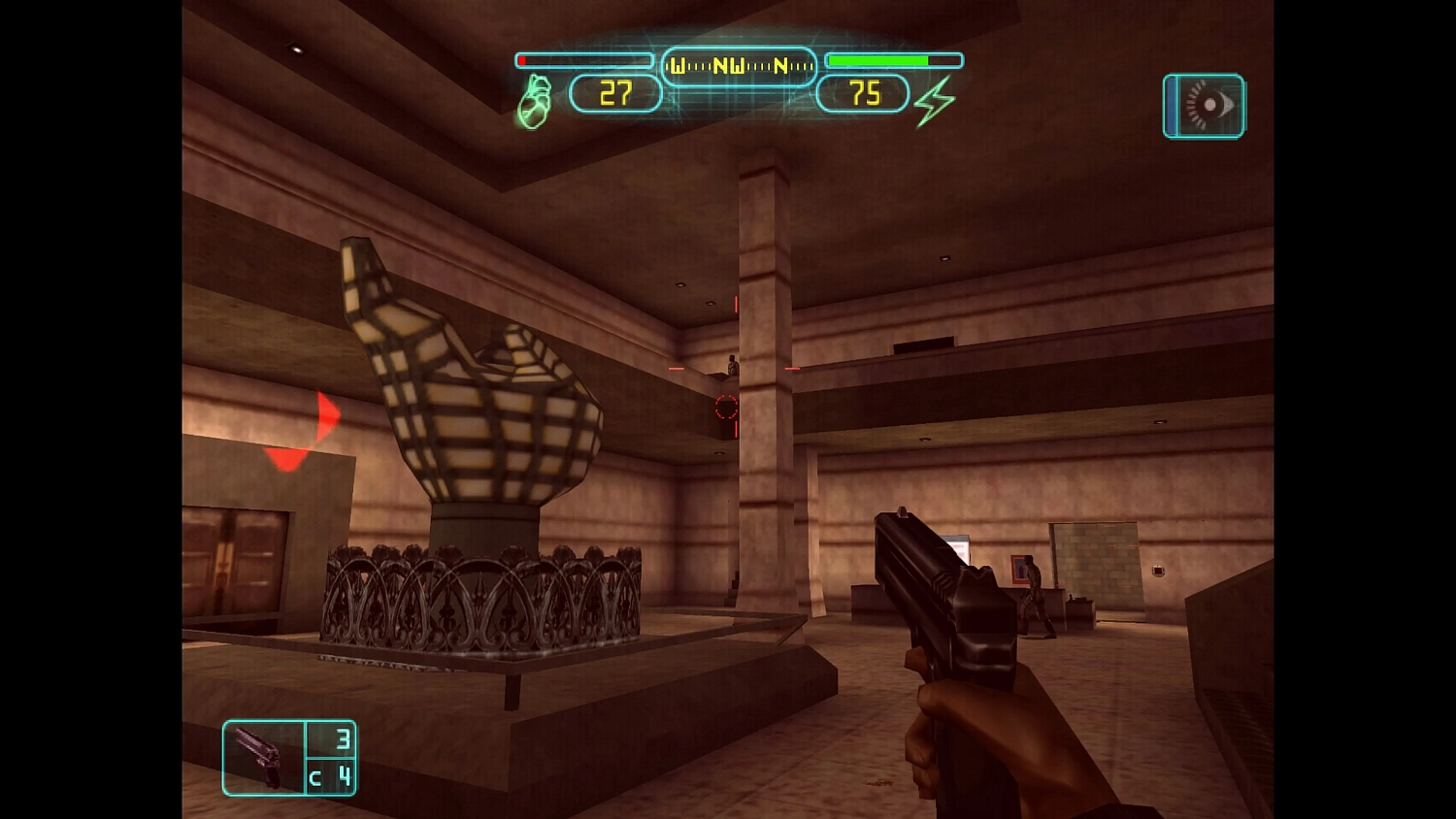
Task: Click the health counter showing 27
Action: tap(615, 93)
